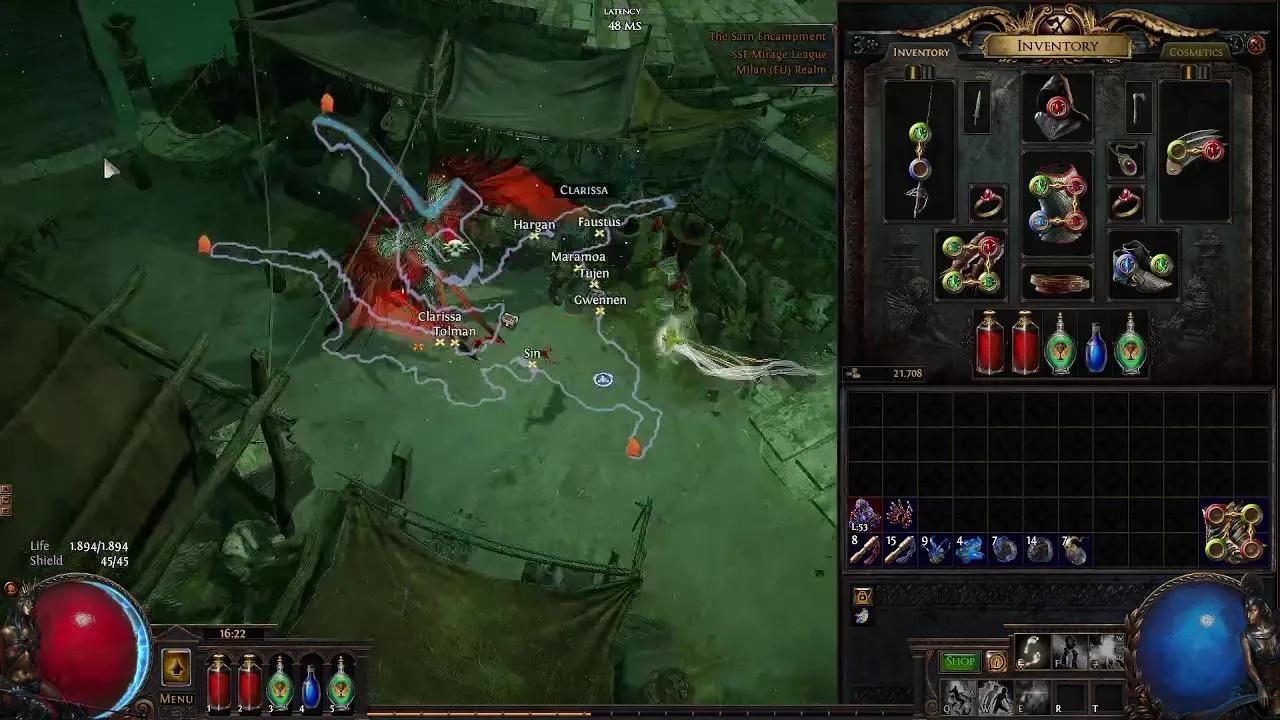Click the equipped belt slot
The width and height of the screenshot is (1280, 720).
click(1057, 283)
